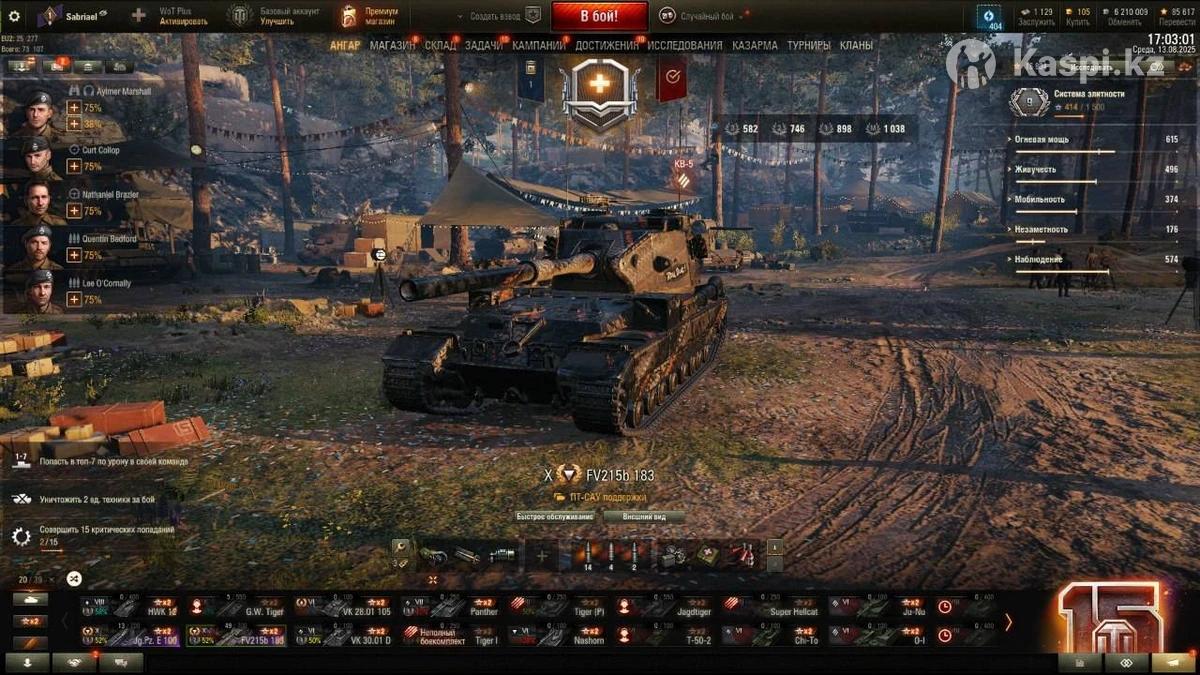Viewport: 1200px width, 675px height.
Task: Go to the ЗАДАЧИ tab
Action: (484, 45)
